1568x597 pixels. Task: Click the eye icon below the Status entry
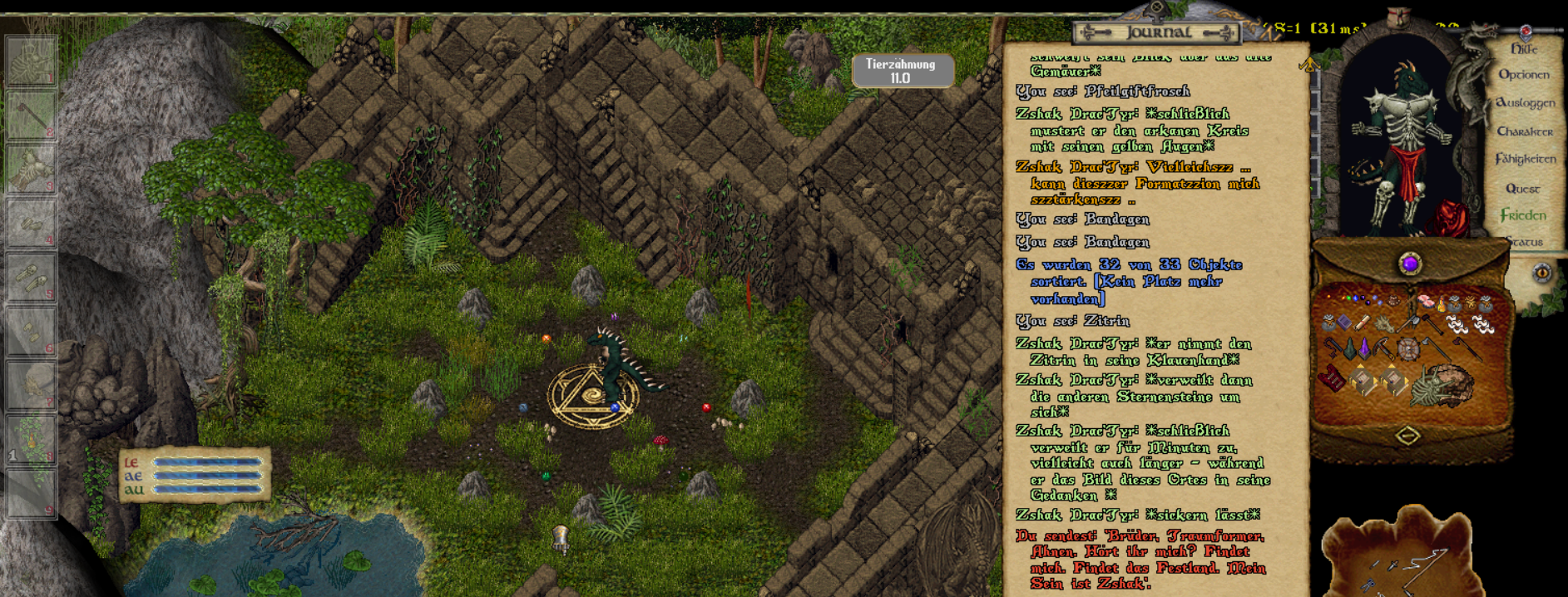click(x=1541, y=273)
